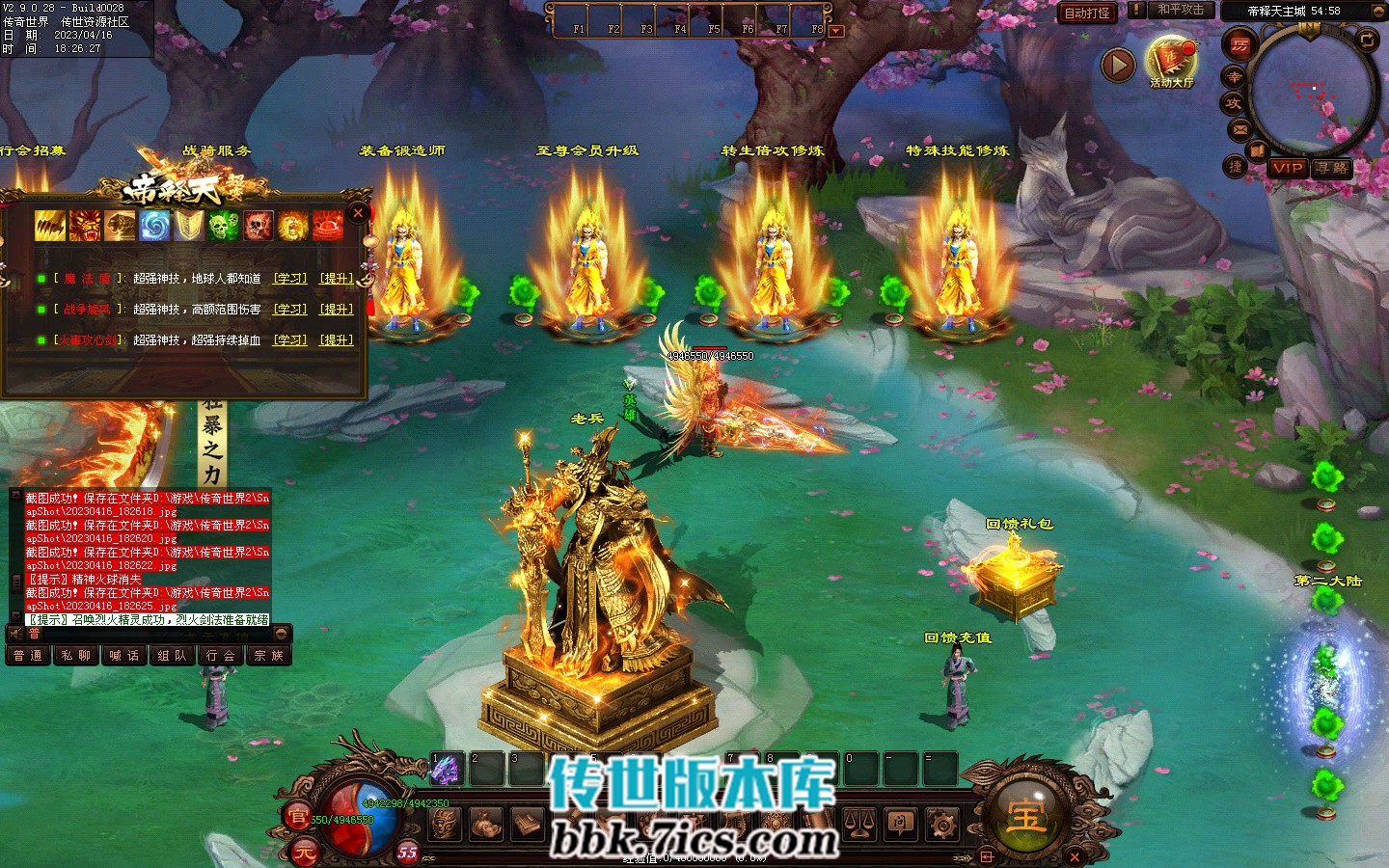Click the minimap refresh arrows button
This screenshot has width=1389, height=868.
pyautogui.click(x=1367, y=40)
